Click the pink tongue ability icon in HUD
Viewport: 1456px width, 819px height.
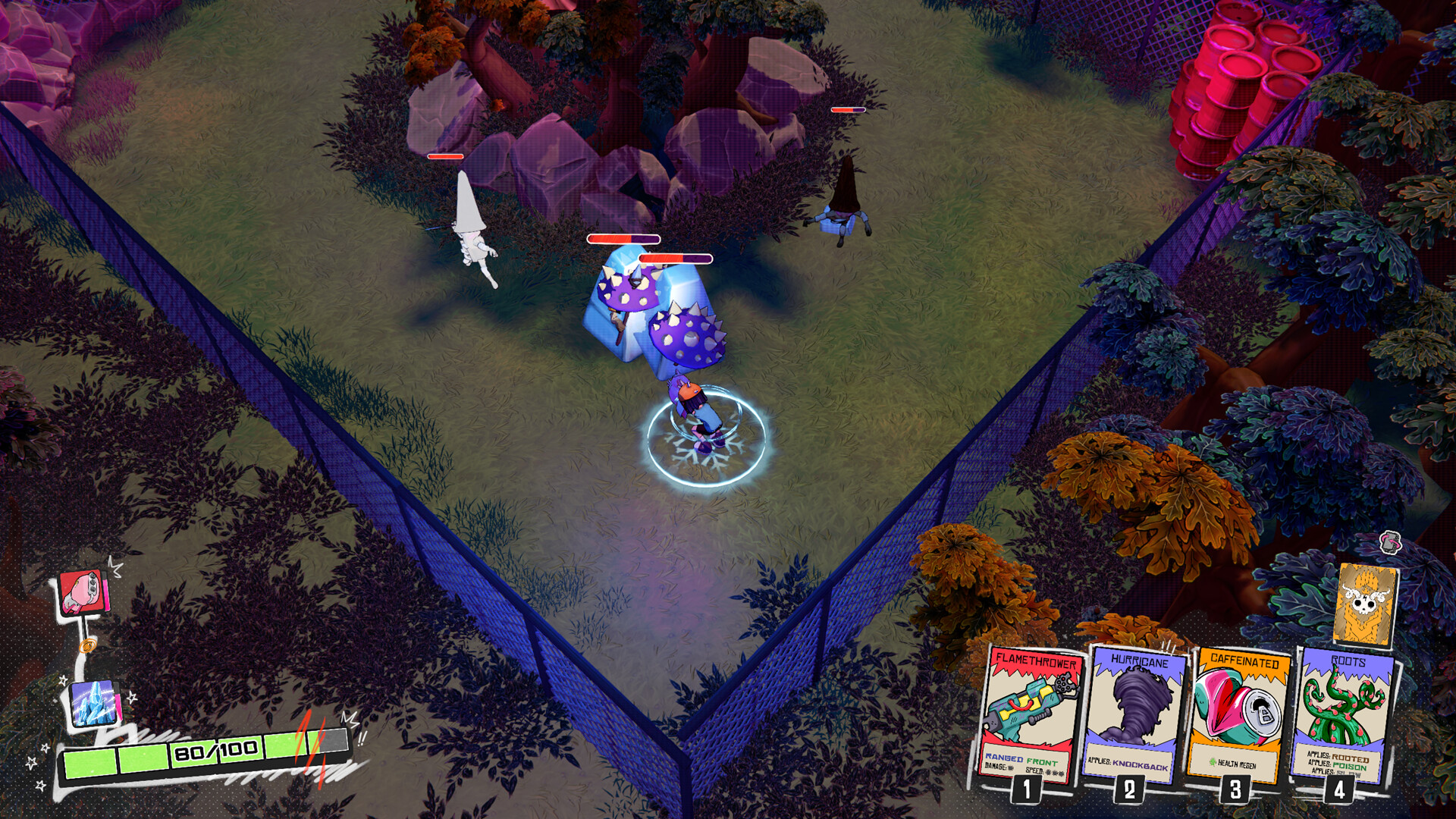click(x=83, y=592)
